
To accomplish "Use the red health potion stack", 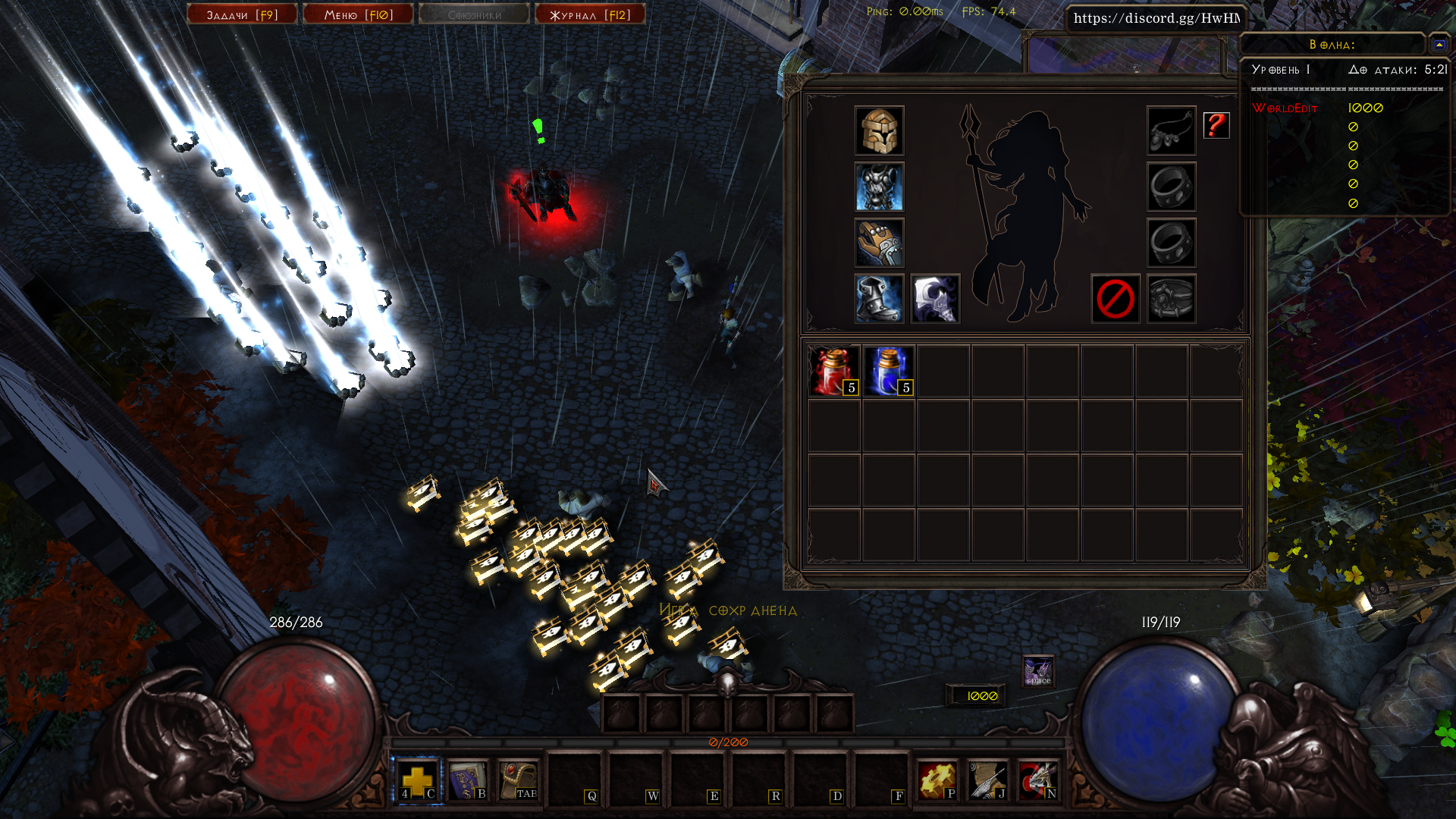I will coord(833,371).
